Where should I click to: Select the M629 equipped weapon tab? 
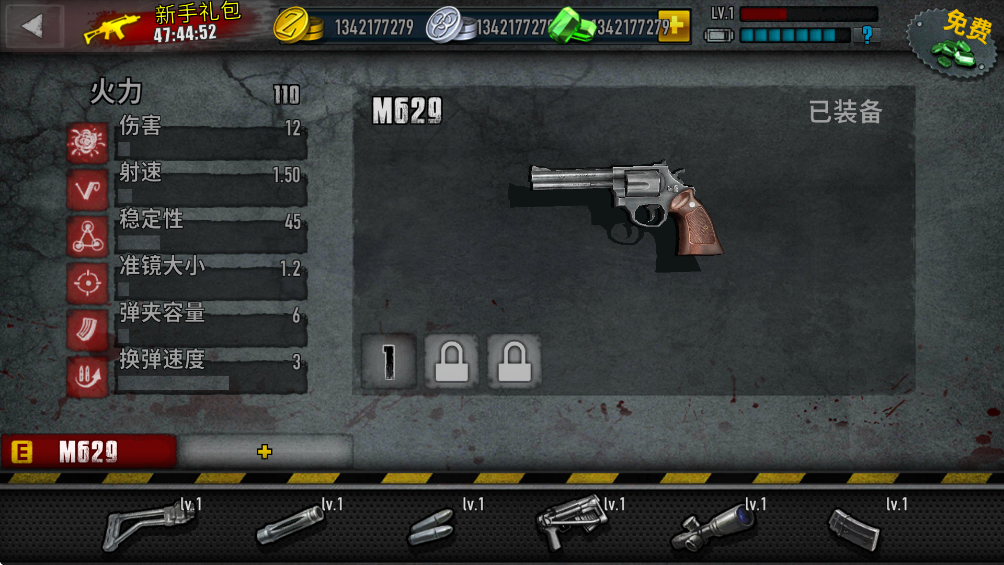[x=88, y=452]
